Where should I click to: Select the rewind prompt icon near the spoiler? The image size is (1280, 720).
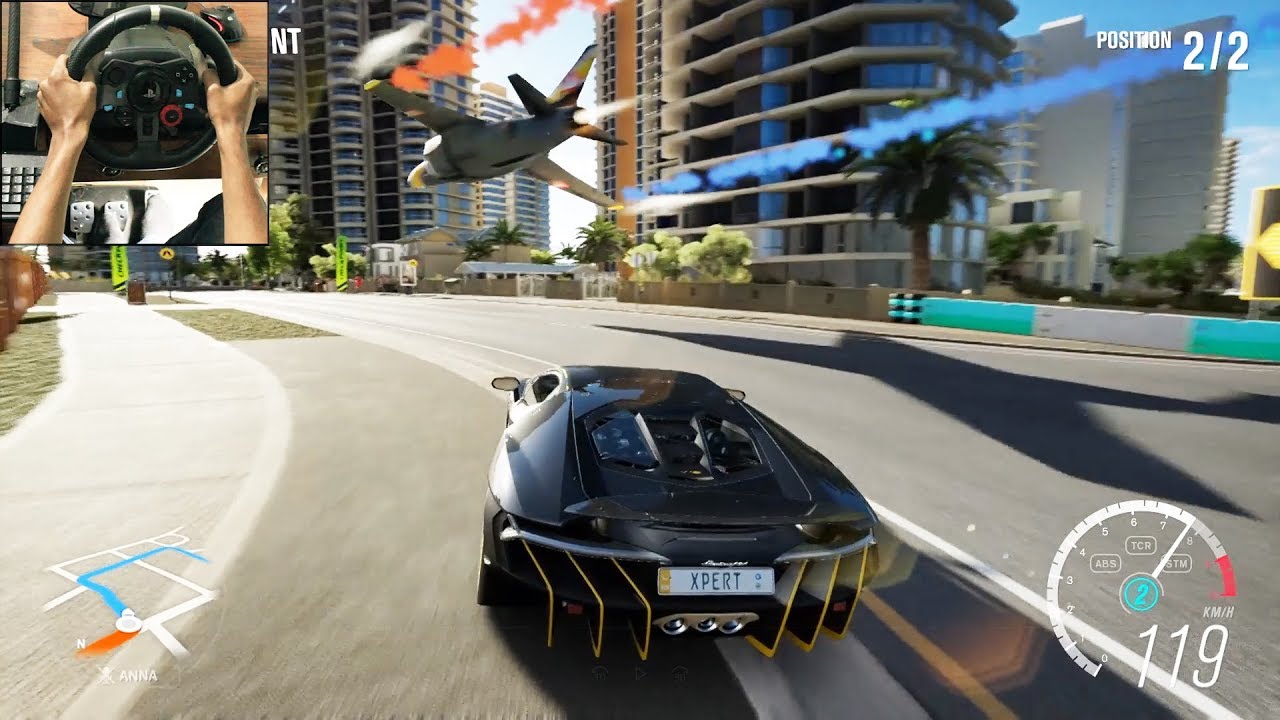click(600, 673)
